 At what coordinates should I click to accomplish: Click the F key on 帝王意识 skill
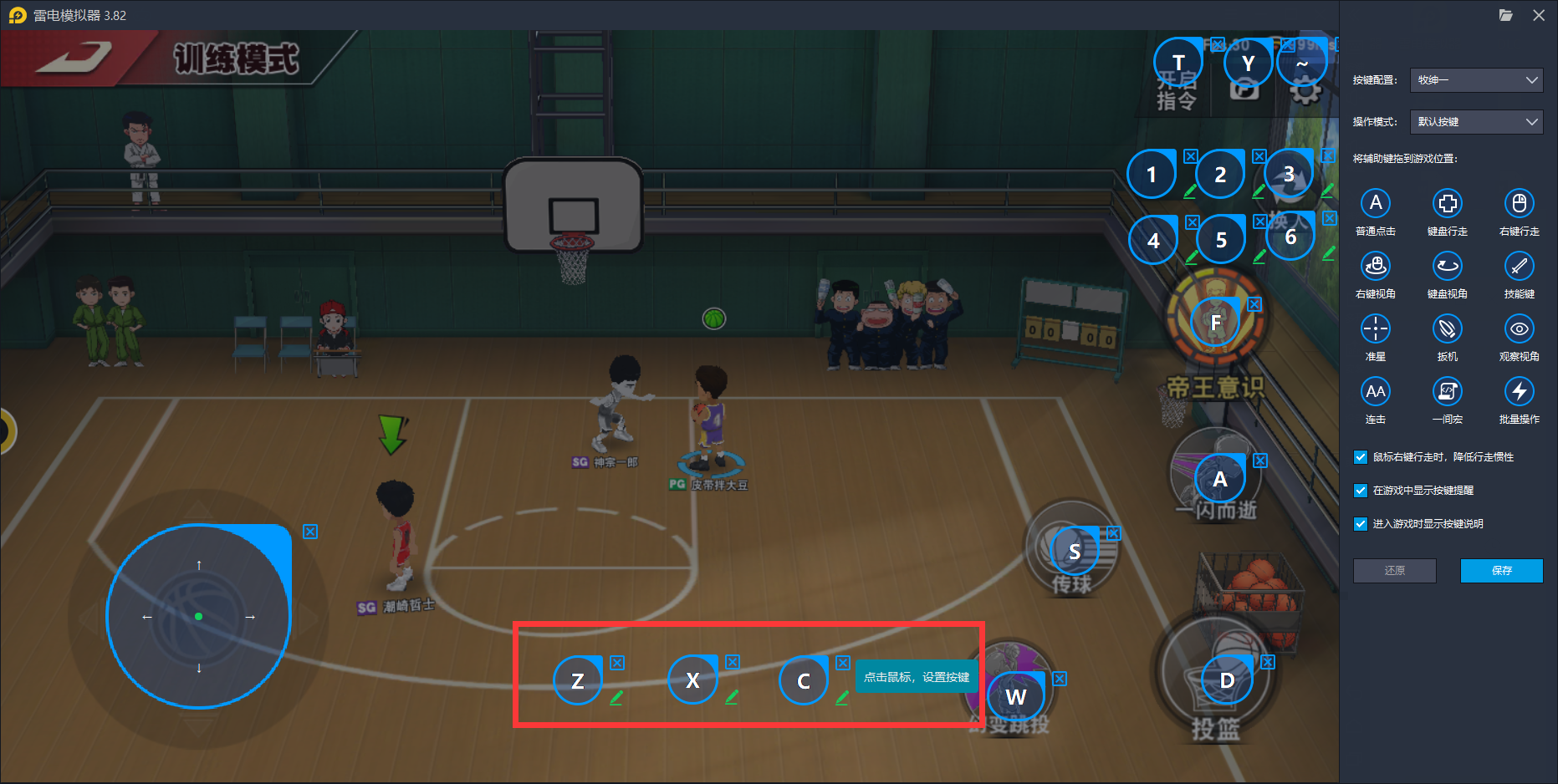click(1216, 323)
